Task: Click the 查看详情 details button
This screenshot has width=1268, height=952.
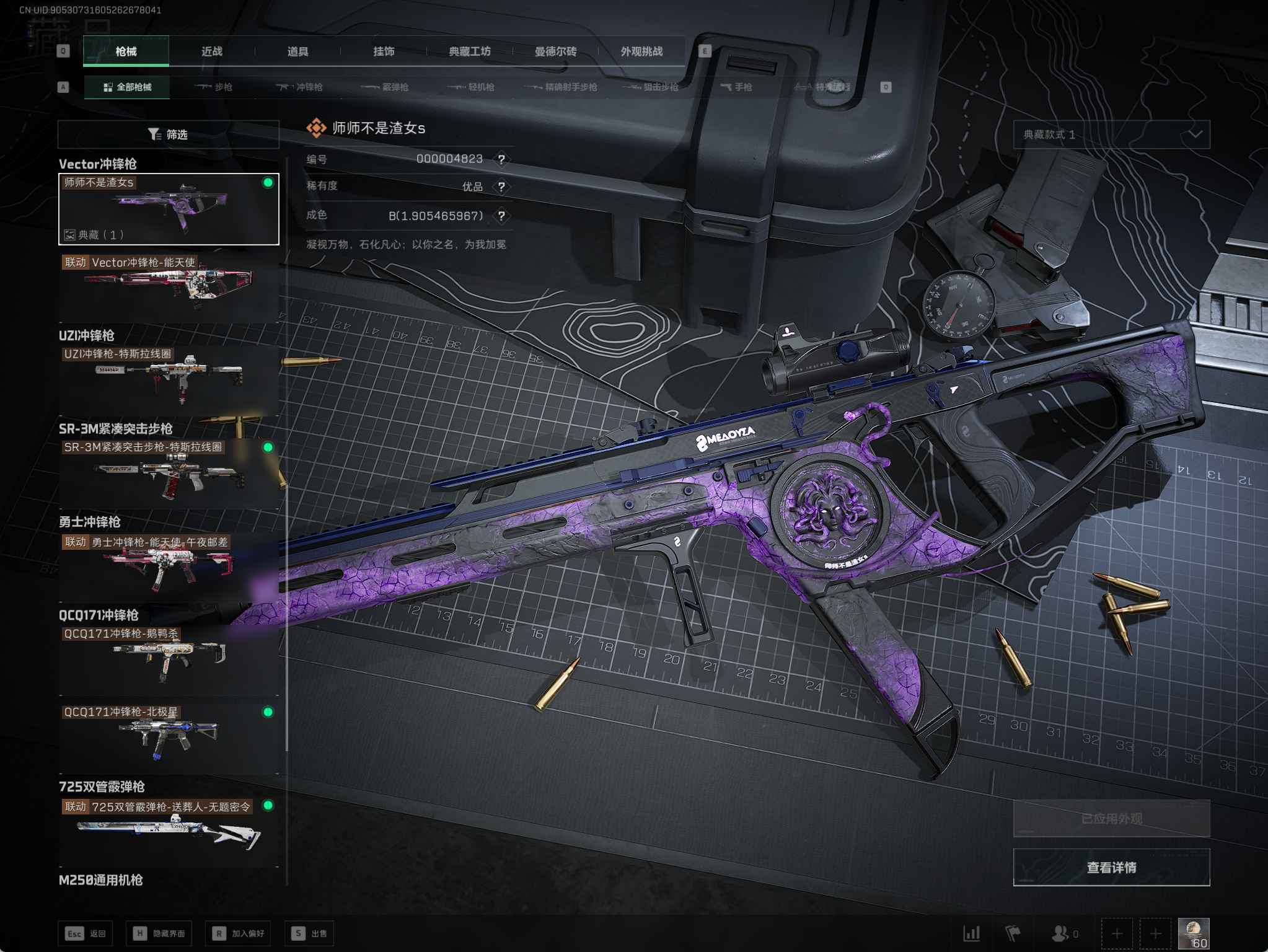Action: 1111,867
